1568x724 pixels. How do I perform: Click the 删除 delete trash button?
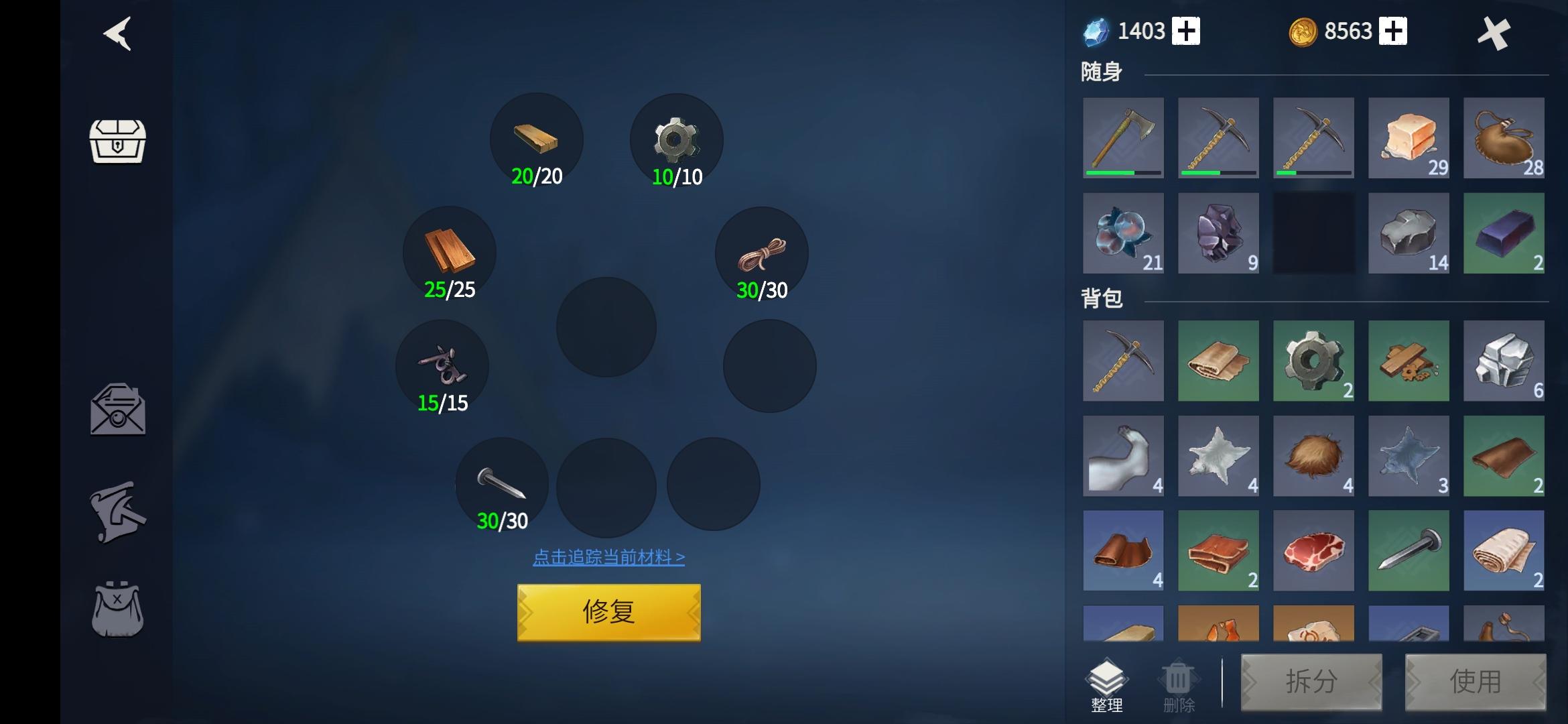click(x=1178, y=686)
